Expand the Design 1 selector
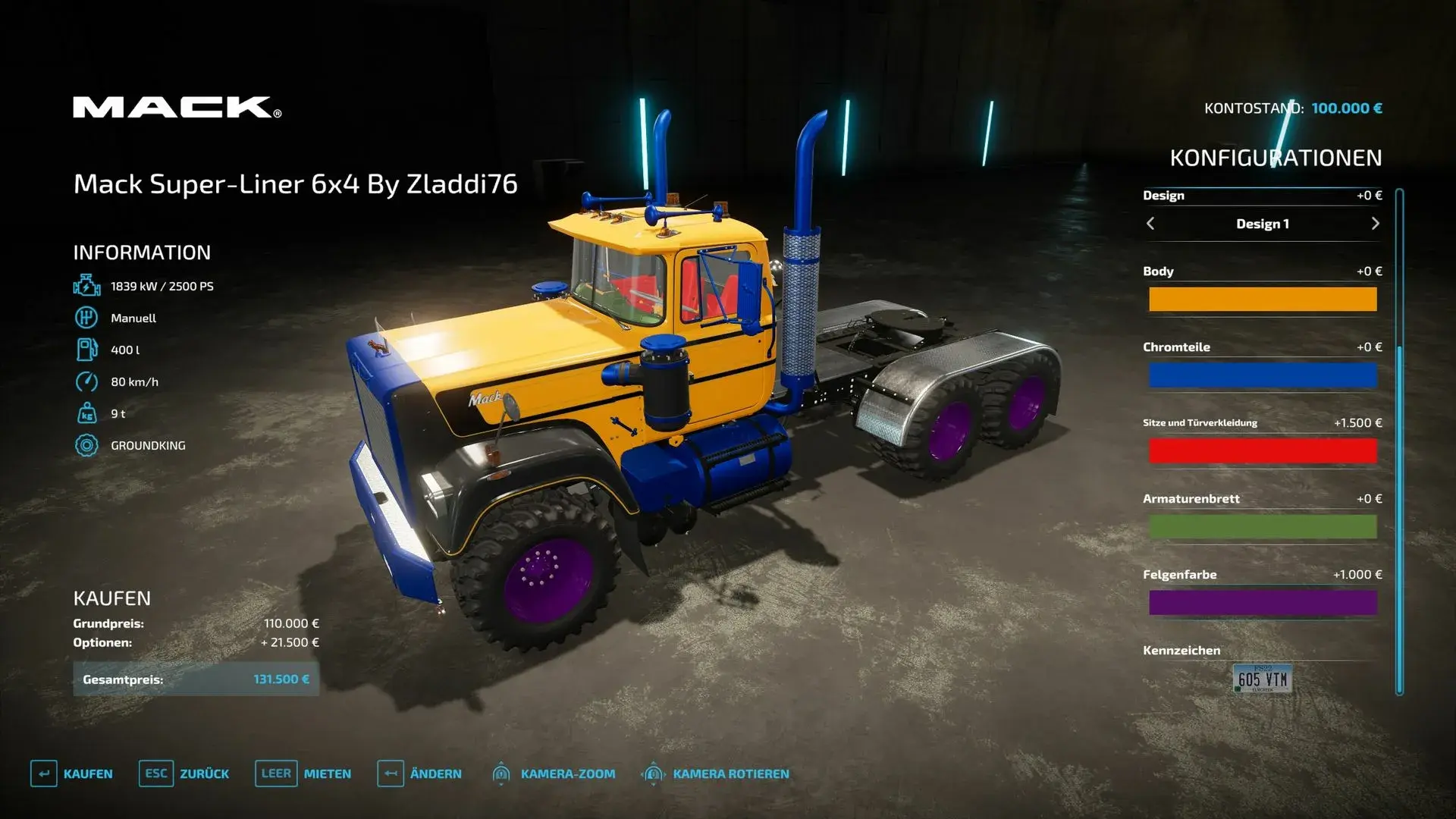 pos(1263,224)
